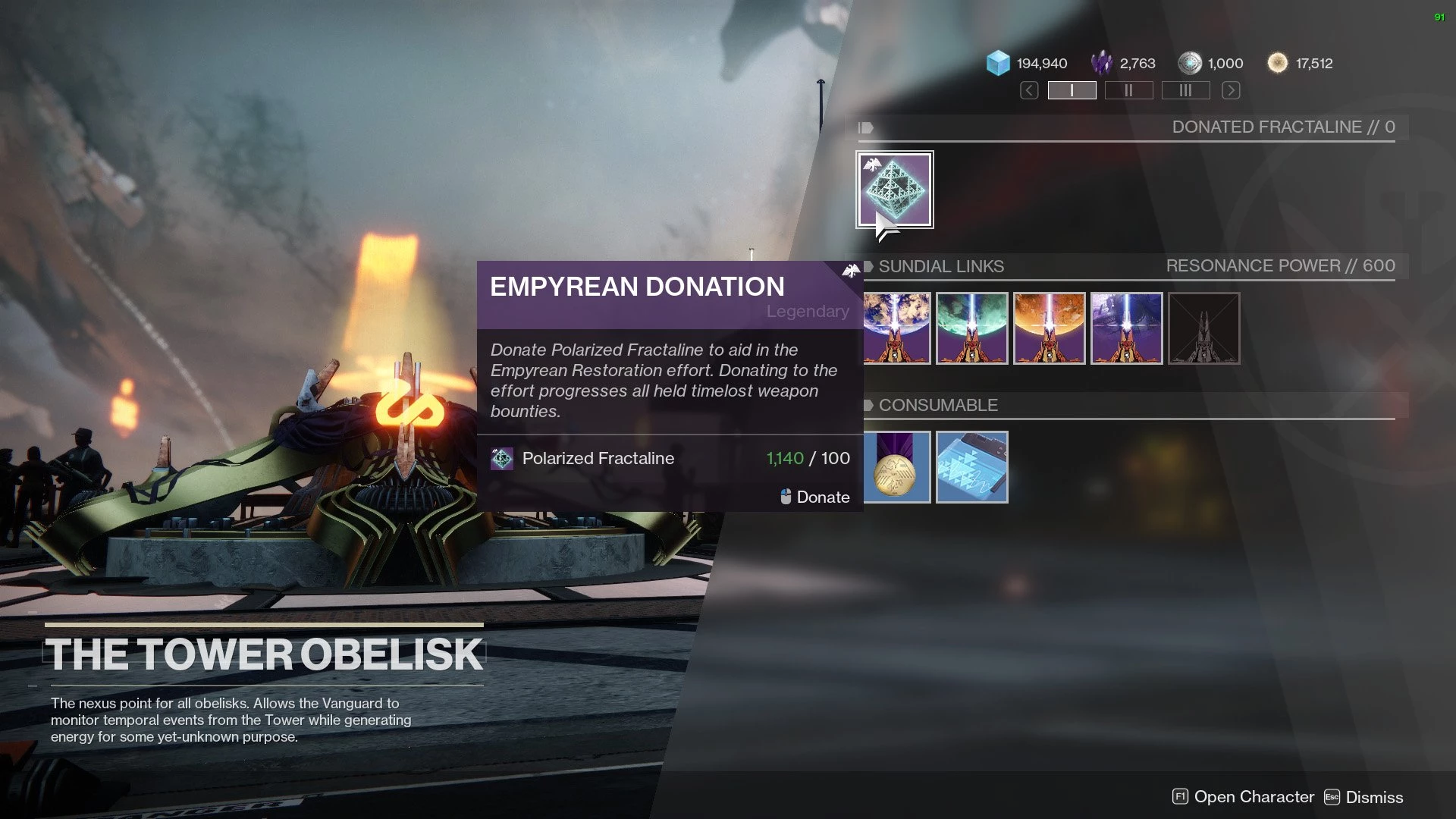1456x819 pixels.
Task: Choose the orange Mars sundial link
Action: click(x=1050, y=328)
